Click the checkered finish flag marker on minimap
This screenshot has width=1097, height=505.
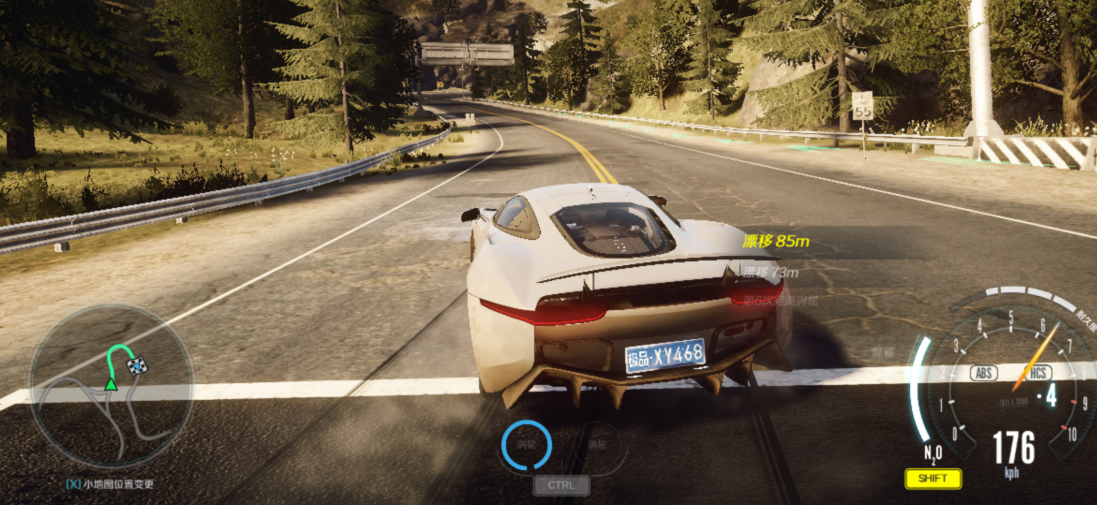137,367
